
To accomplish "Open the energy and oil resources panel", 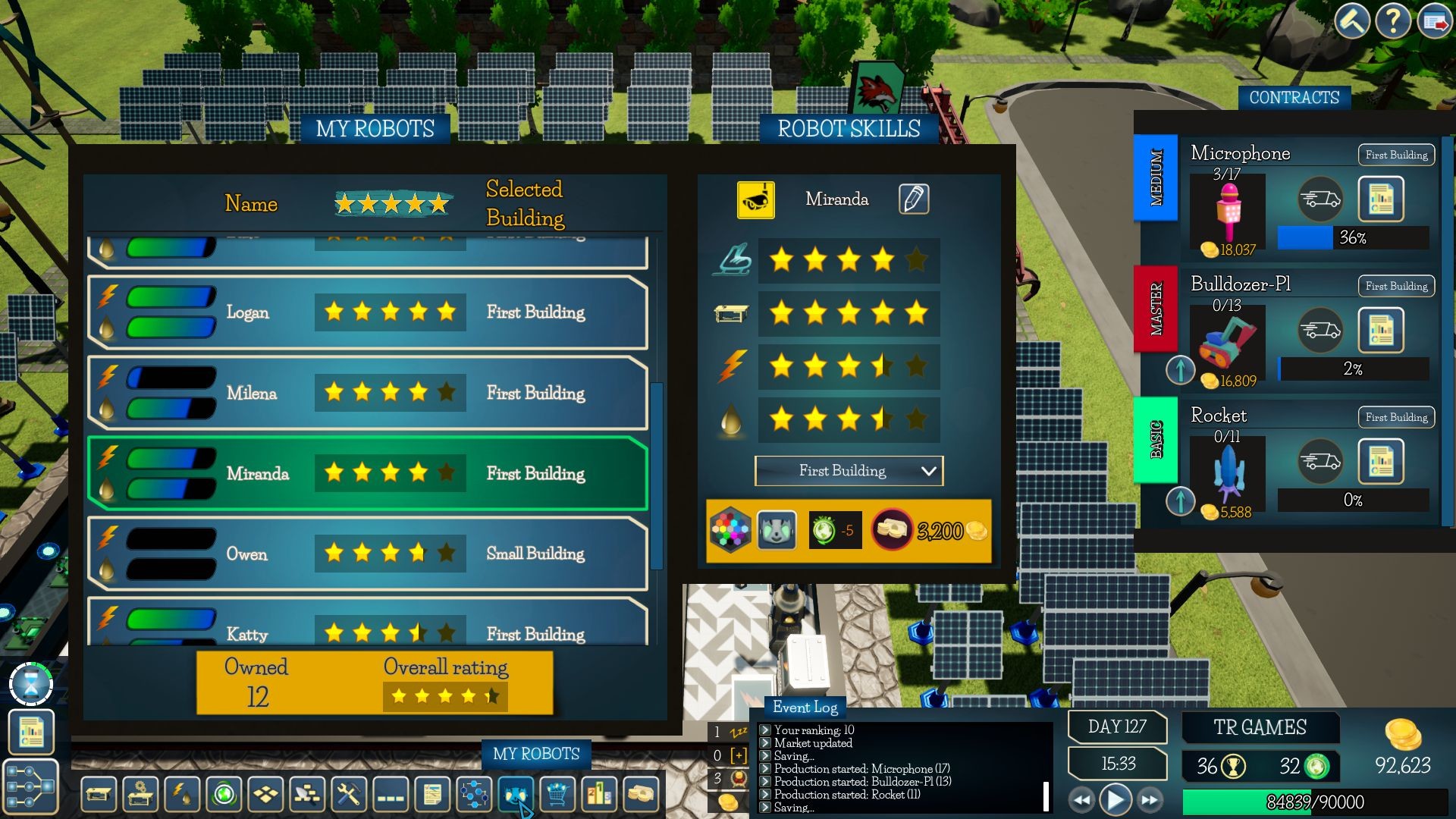I will (x=182, y=795).
